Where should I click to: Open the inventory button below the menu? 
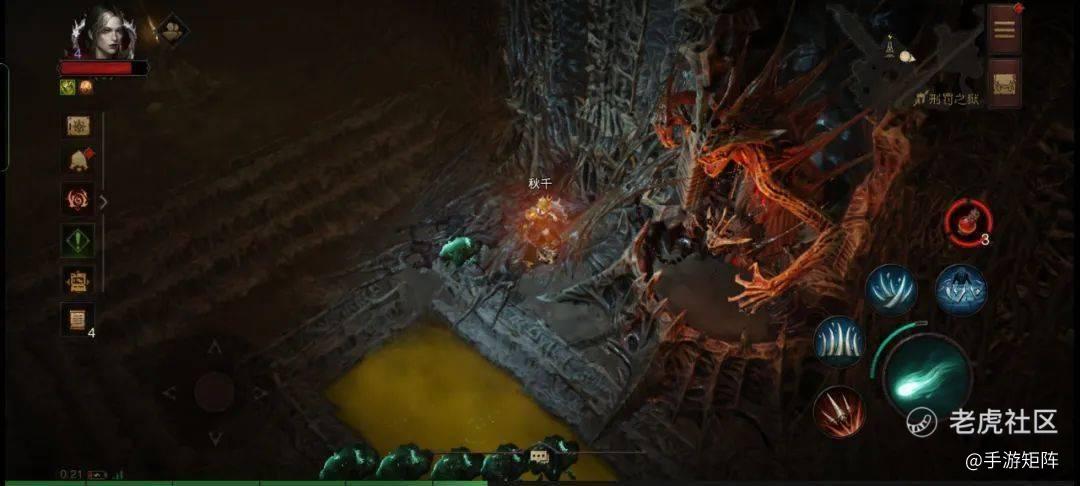pyautogui.click(x=1004, y=82)
